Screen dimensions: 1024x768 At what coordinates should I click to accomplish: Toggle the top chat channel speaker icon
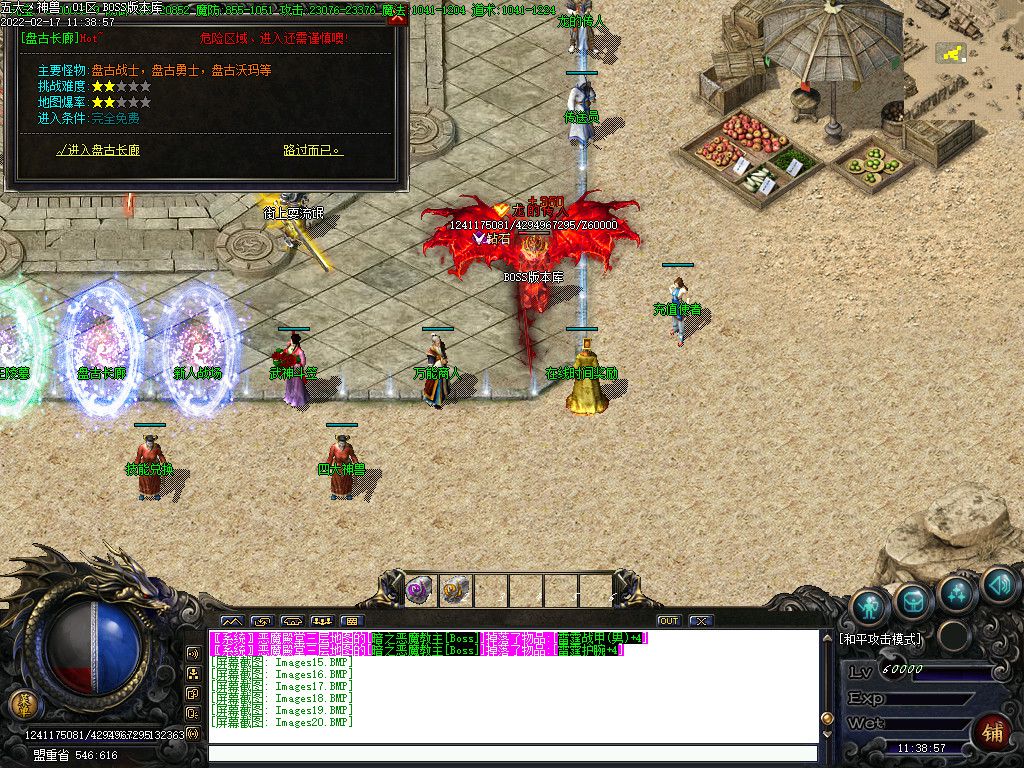click(x=193, y=653)
